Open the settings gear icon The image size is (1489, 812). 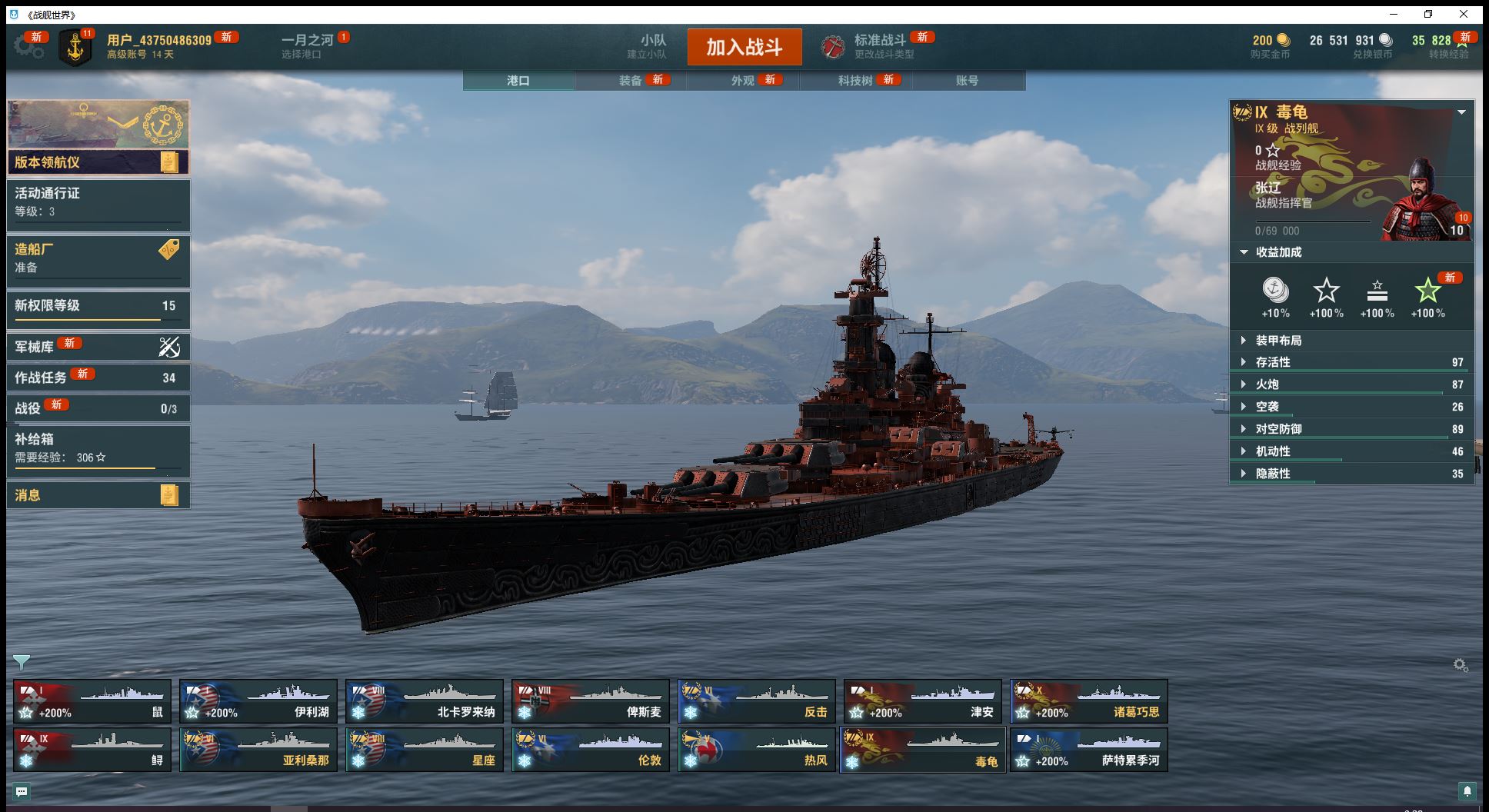tap(28, 47)
